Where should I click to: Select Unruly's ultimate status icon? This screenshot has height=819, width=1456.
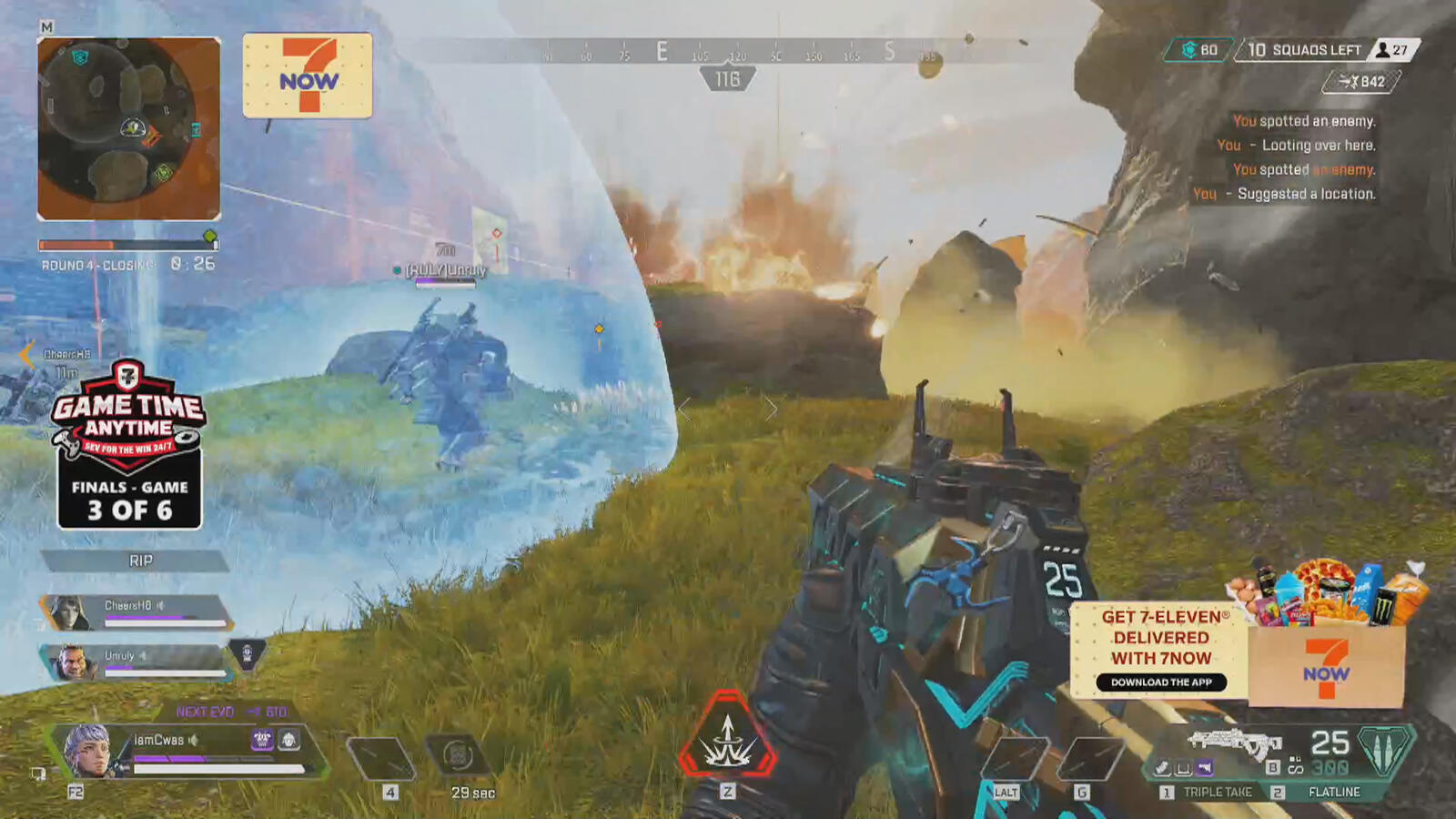(248, 653)
